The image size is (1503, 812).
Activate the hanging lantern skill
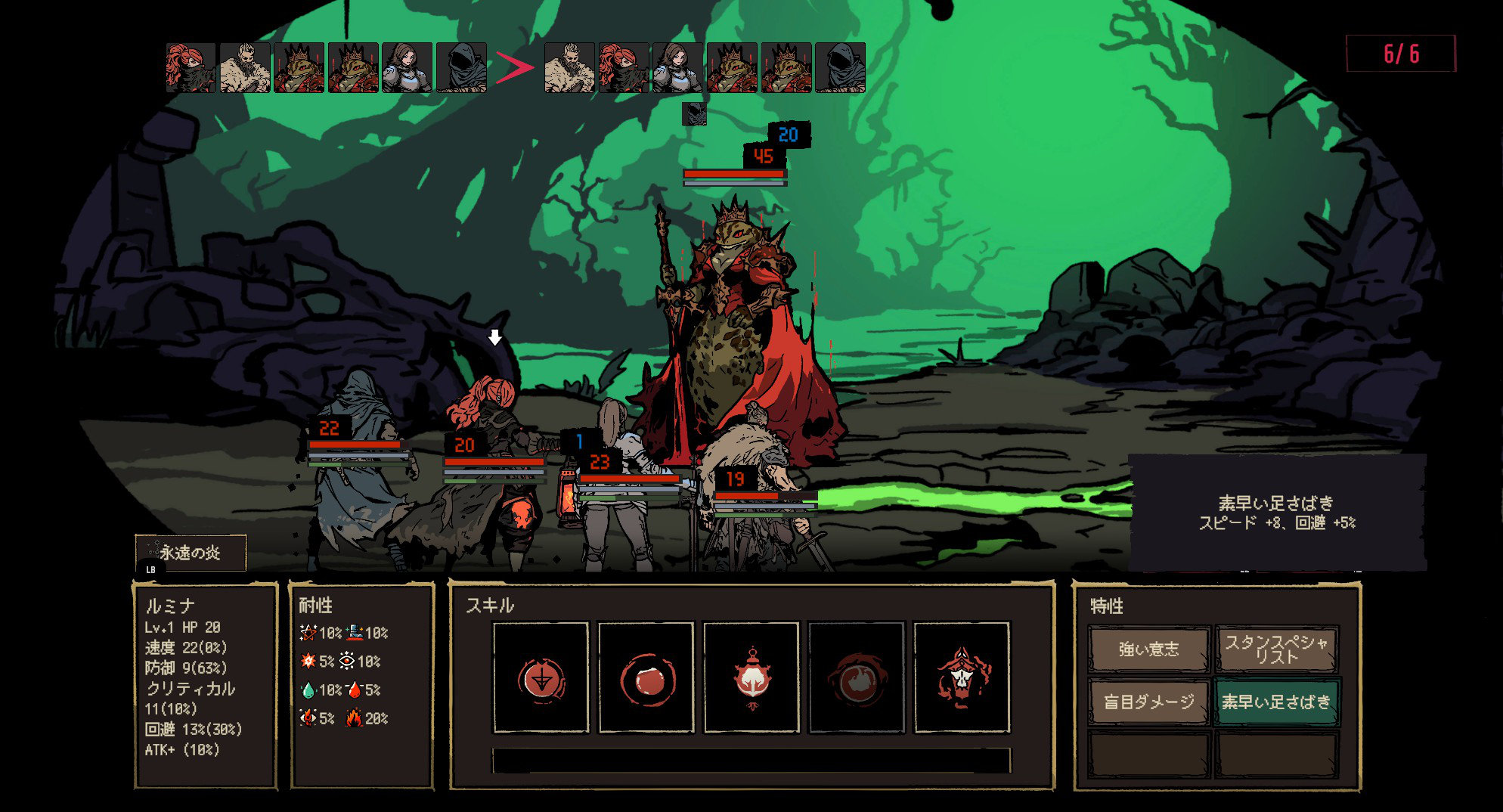751,677
